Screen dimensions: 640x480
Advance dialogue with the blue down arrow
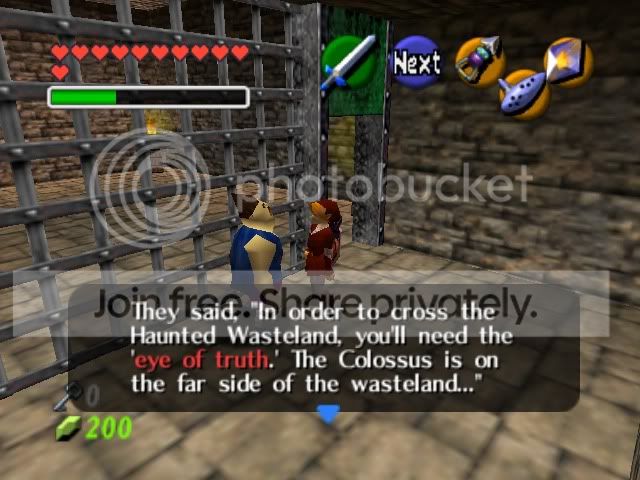click(327, 413)
